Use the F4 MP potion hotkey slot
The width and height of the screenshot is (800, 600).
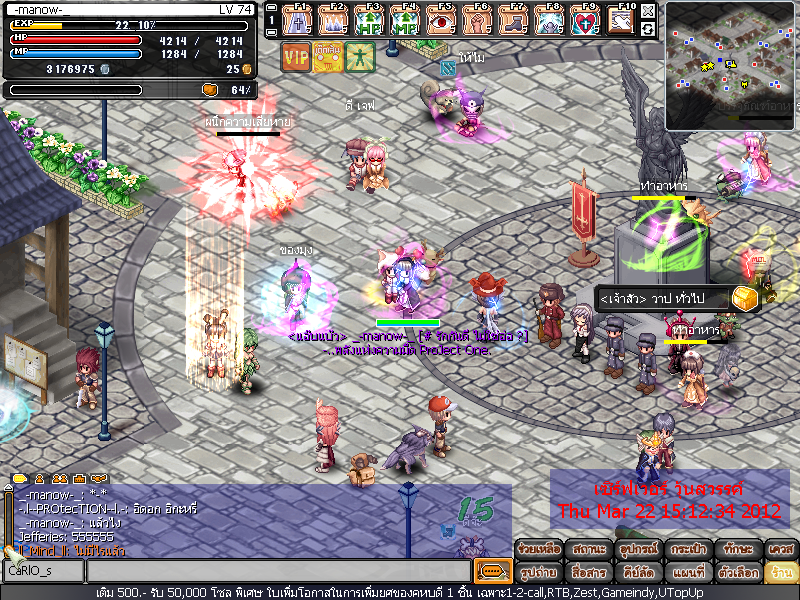[x=406, y=20]
